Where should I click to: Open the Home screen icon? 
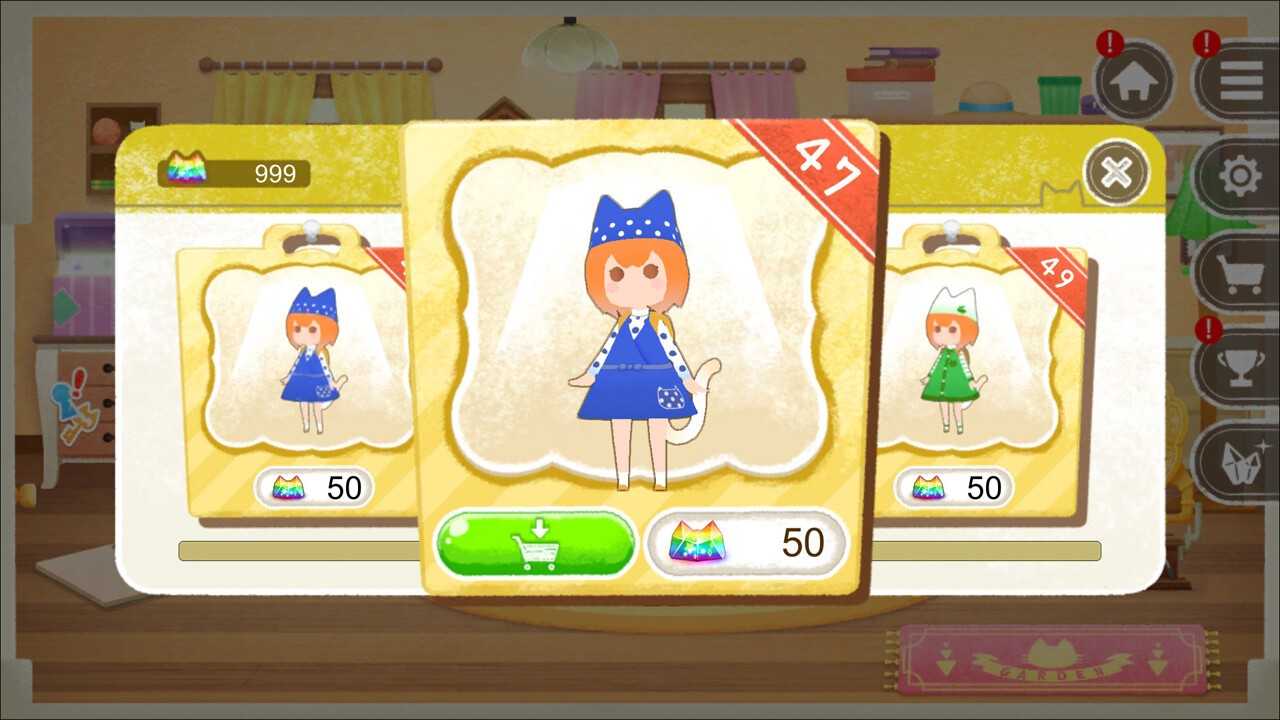(1133, 81)
